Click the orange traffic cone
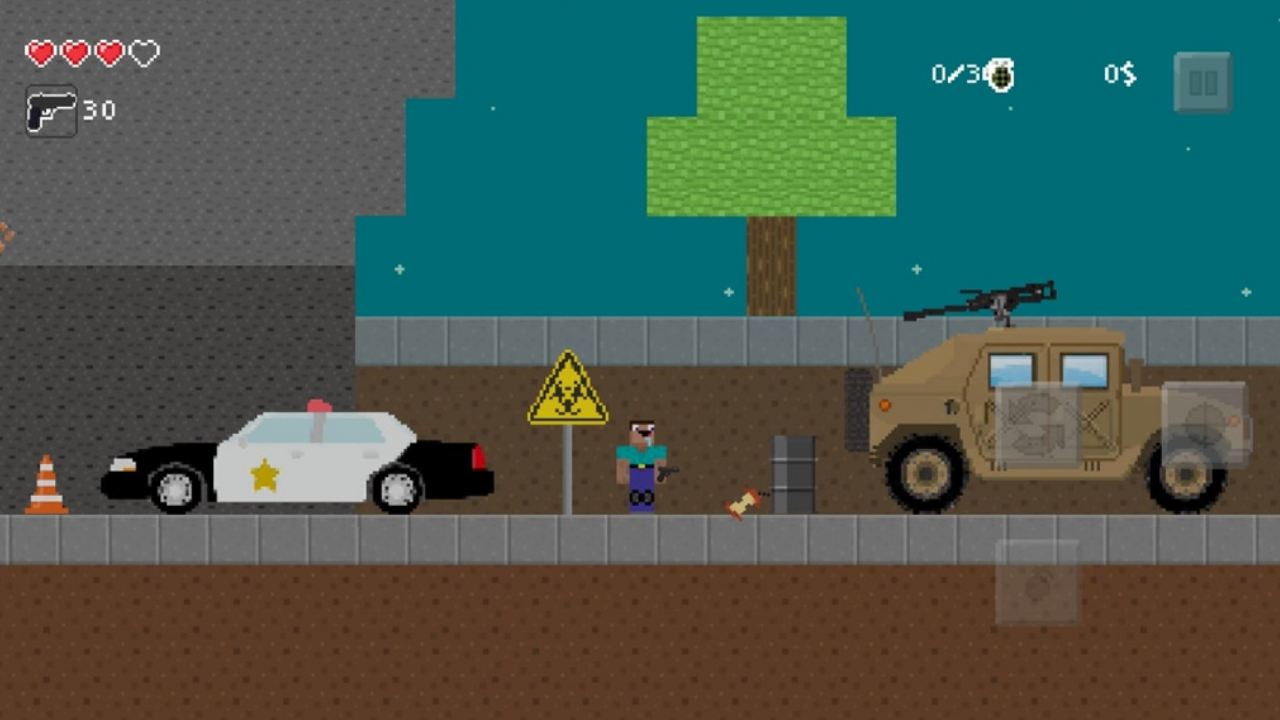Viewport: 1280px width, 720px height. click(x=45, y=490)
